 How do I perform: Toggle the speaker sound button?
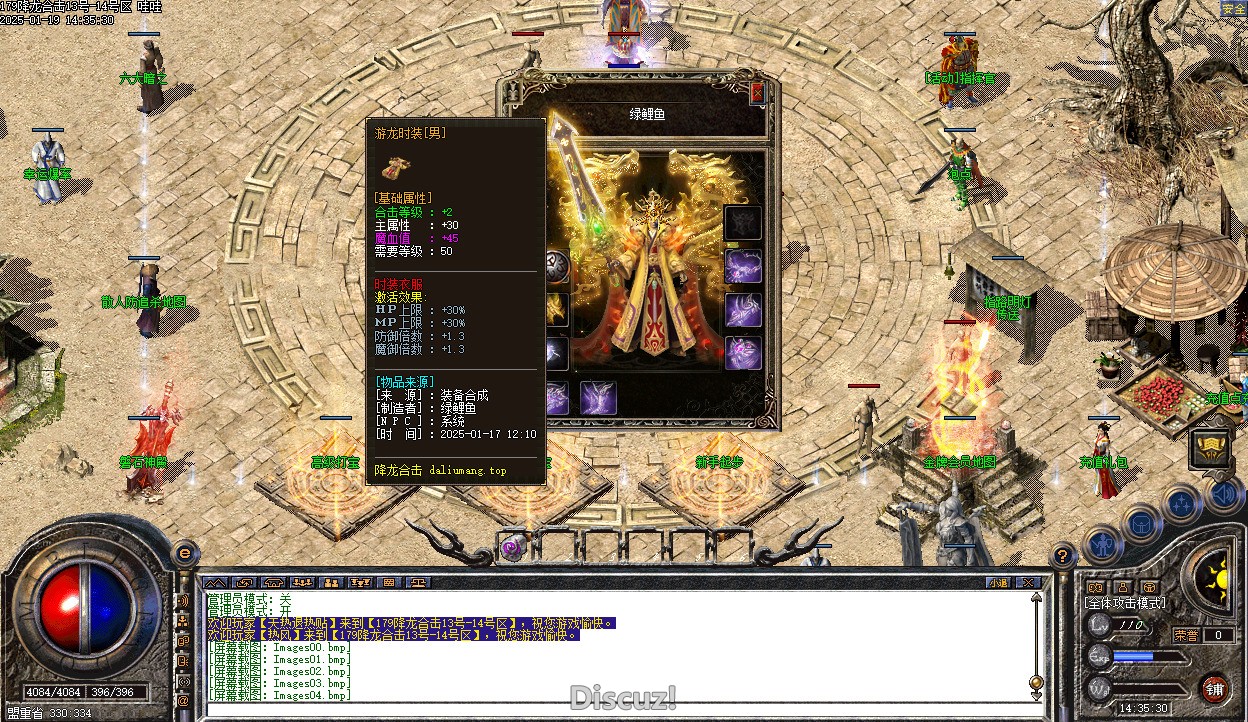click(x=1225, y=493)
